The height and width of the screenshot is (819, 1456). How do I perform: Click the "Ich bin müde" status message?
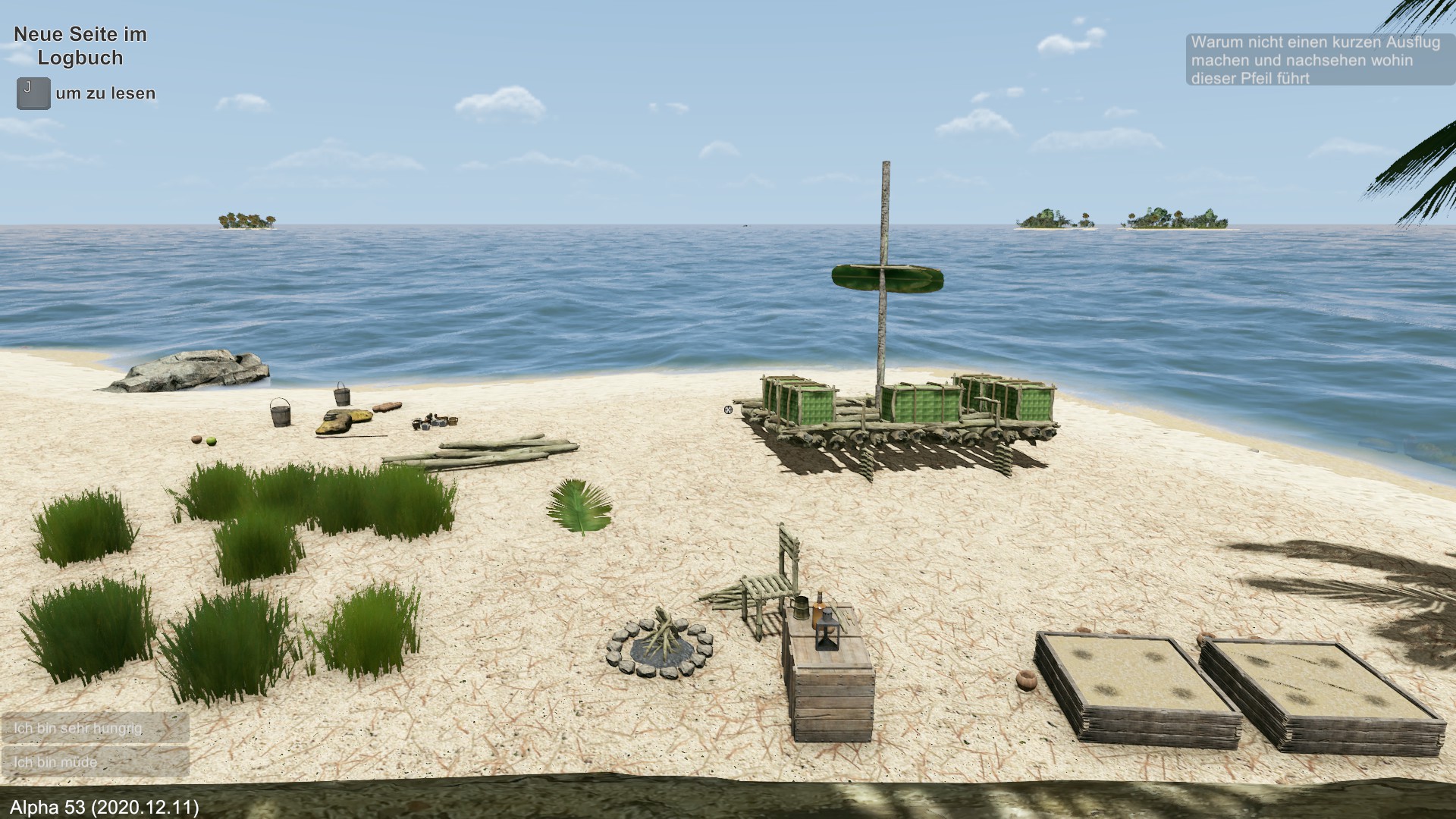coord(95,761)
